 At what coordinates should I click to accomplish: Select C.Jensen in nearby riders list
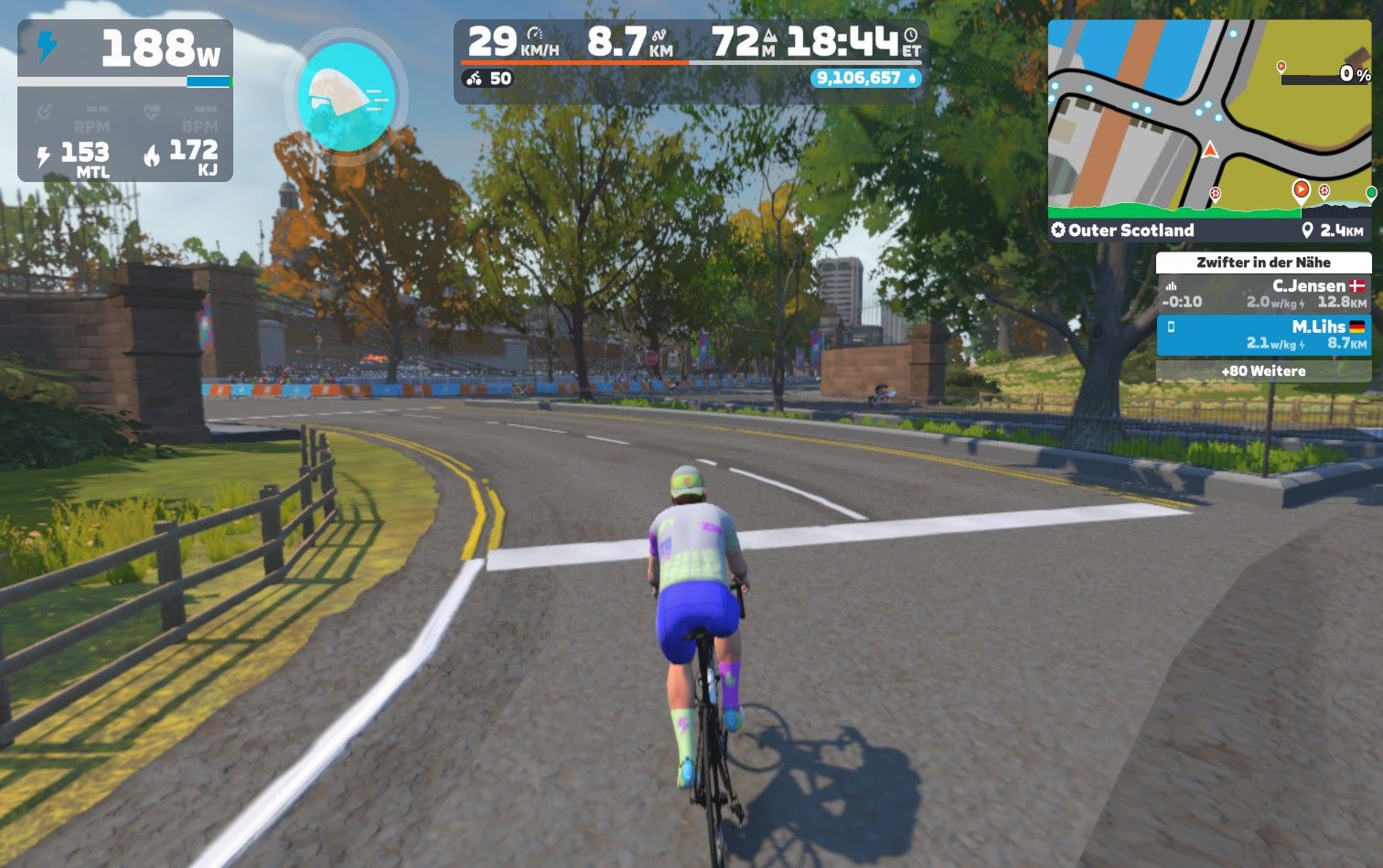pos(1263,294)
